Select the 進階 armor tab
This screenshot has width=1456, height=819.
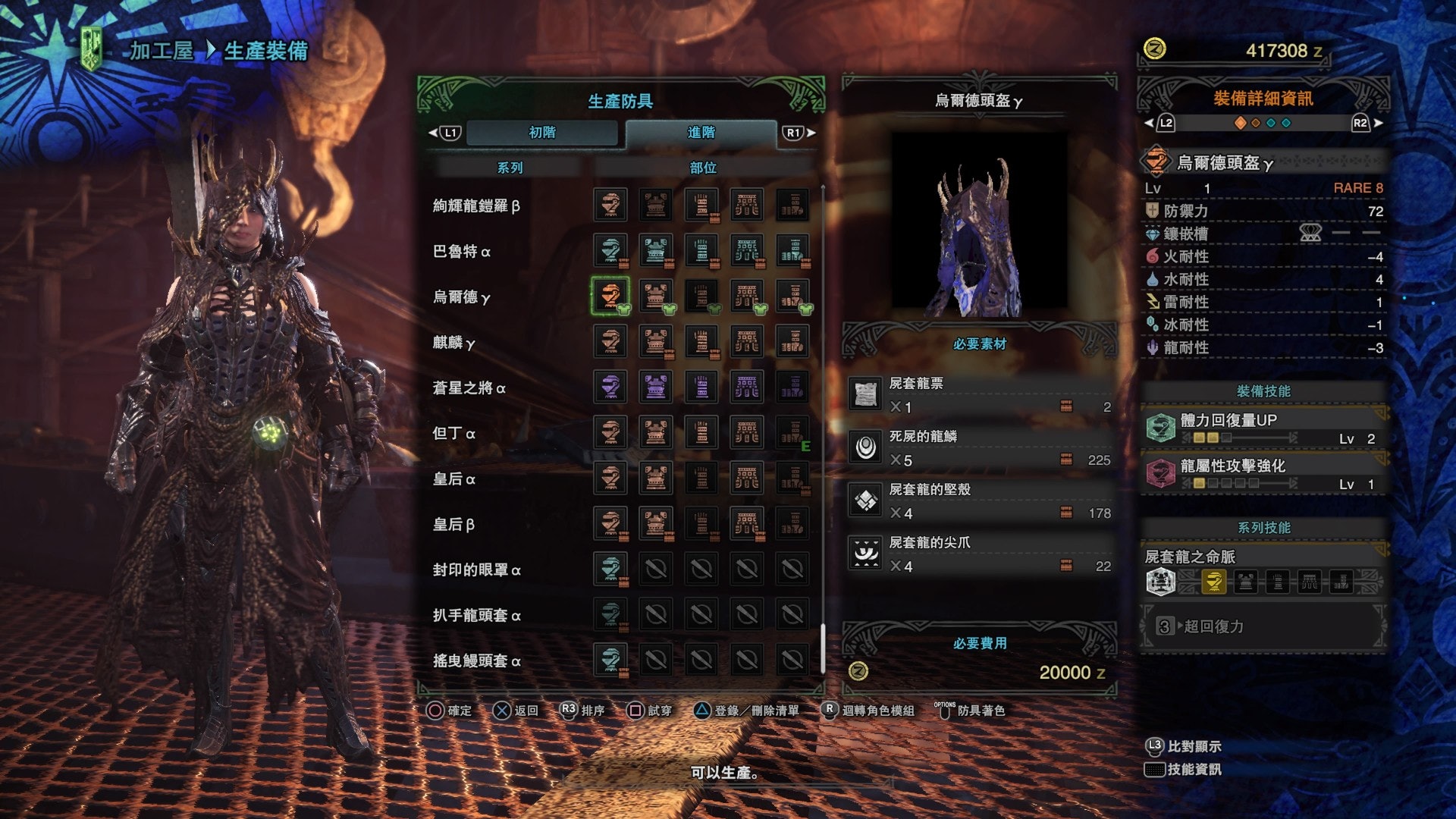pyautogui.click(x=701, y=133)
